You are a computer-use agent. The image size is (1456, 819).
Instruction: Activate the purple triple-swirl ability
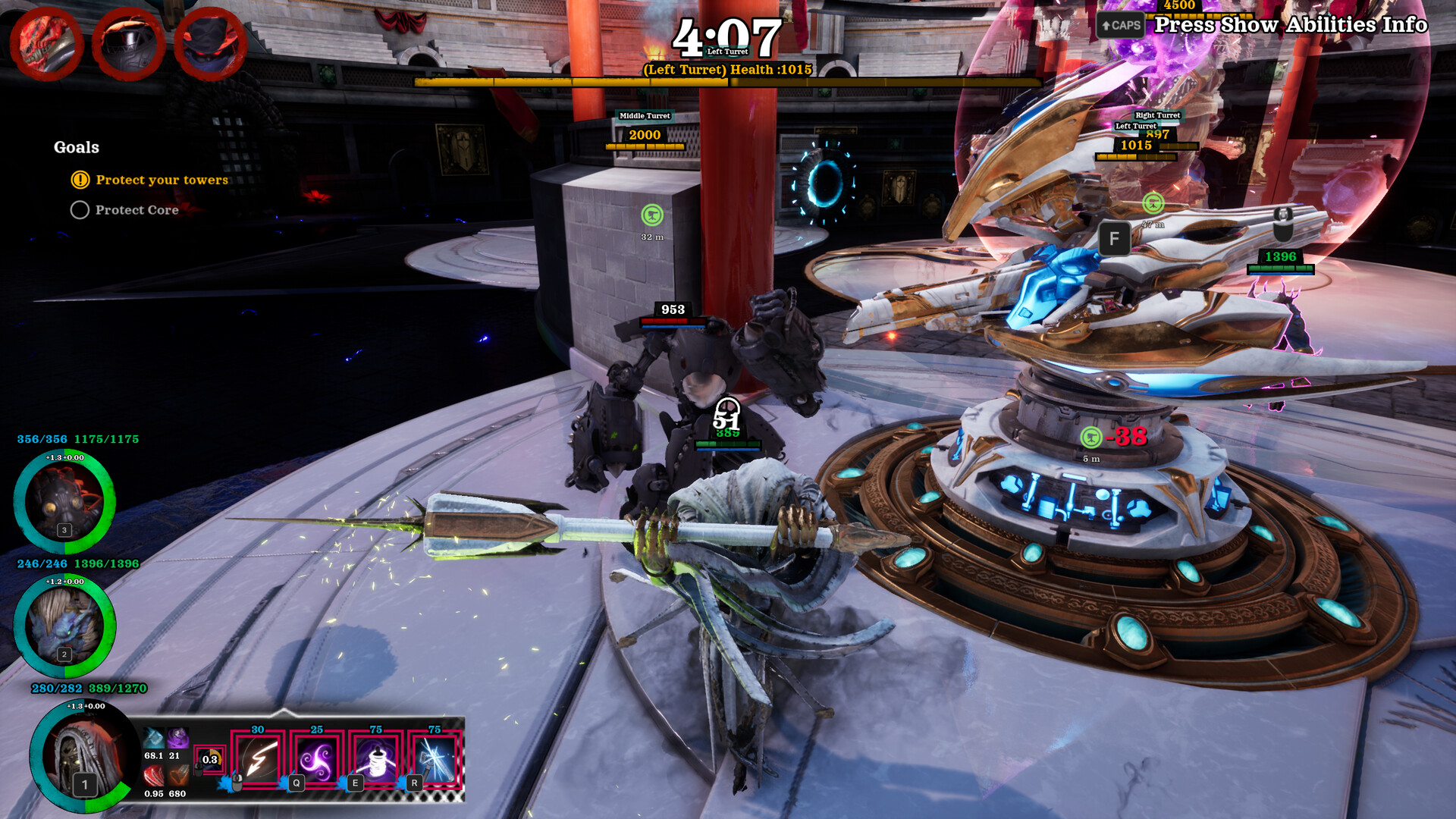pos(317,760)
